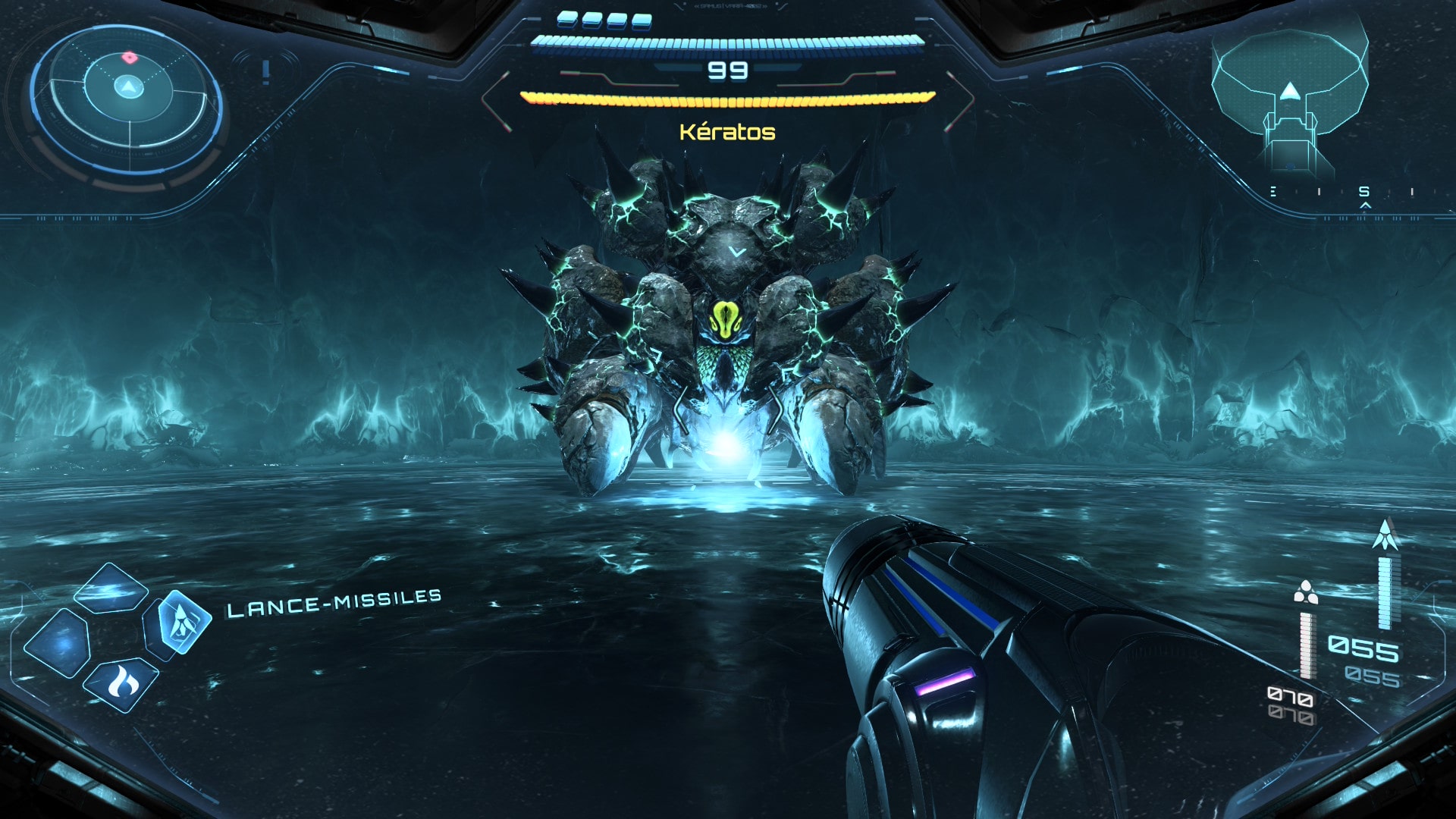Open the teal area minimap

click(x=1289, y=99)
